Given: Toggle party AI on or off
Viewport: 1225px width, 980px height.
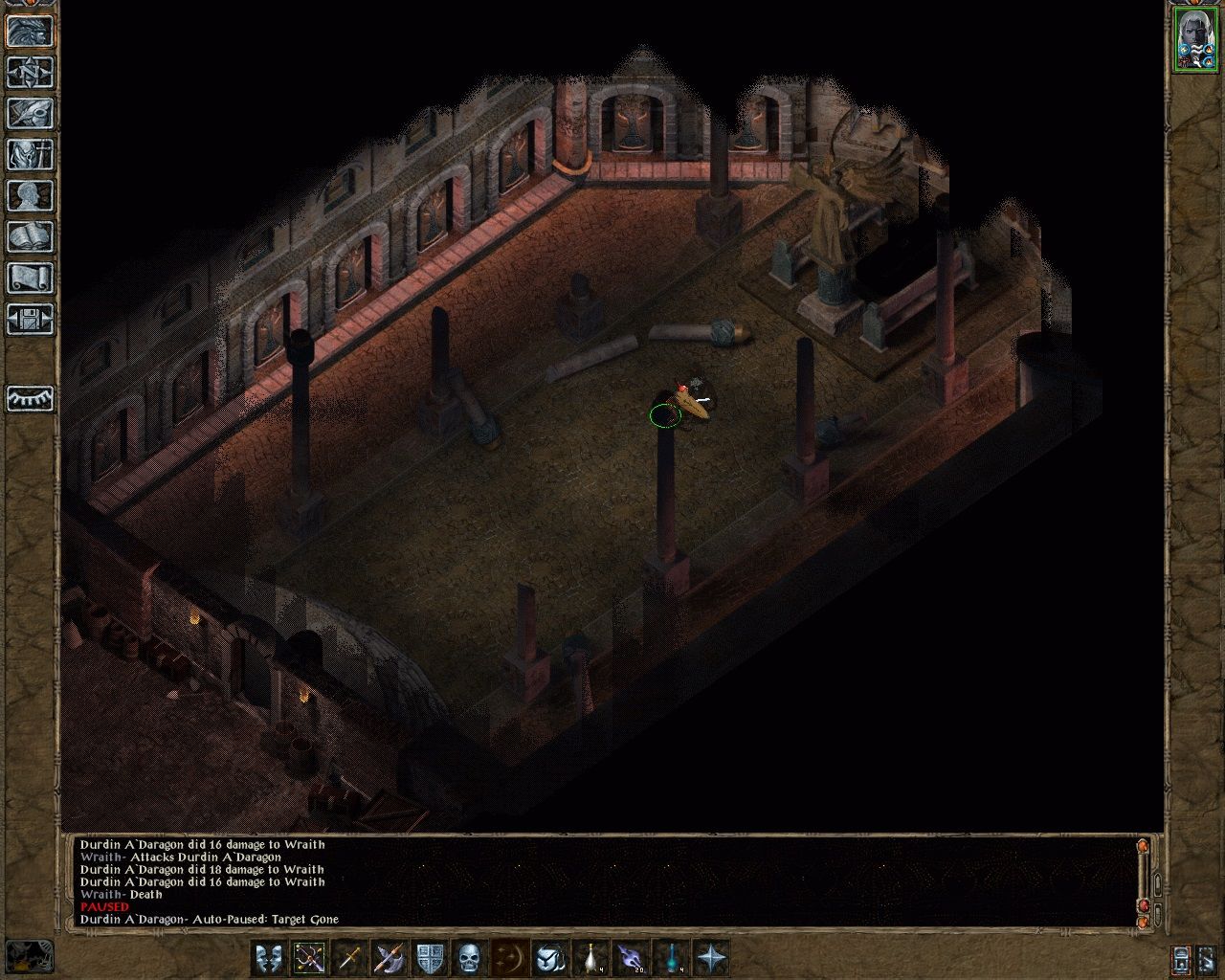Looking at the screenshot, I should tap(1181, 960).
